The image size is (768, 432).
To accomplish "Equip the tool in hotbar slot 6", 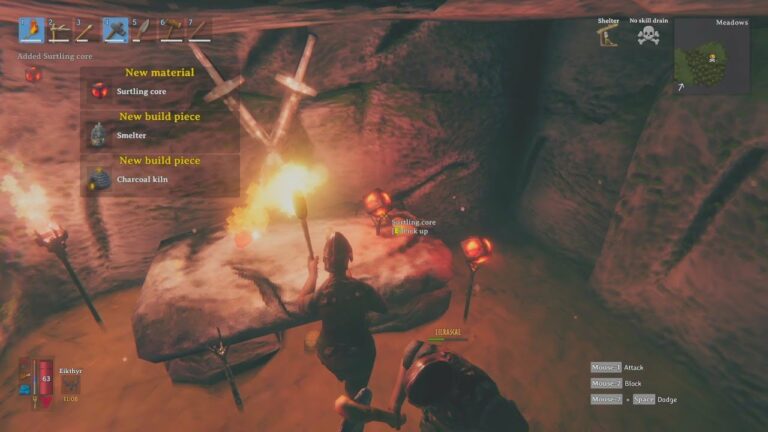I will (x=171, y=31).
